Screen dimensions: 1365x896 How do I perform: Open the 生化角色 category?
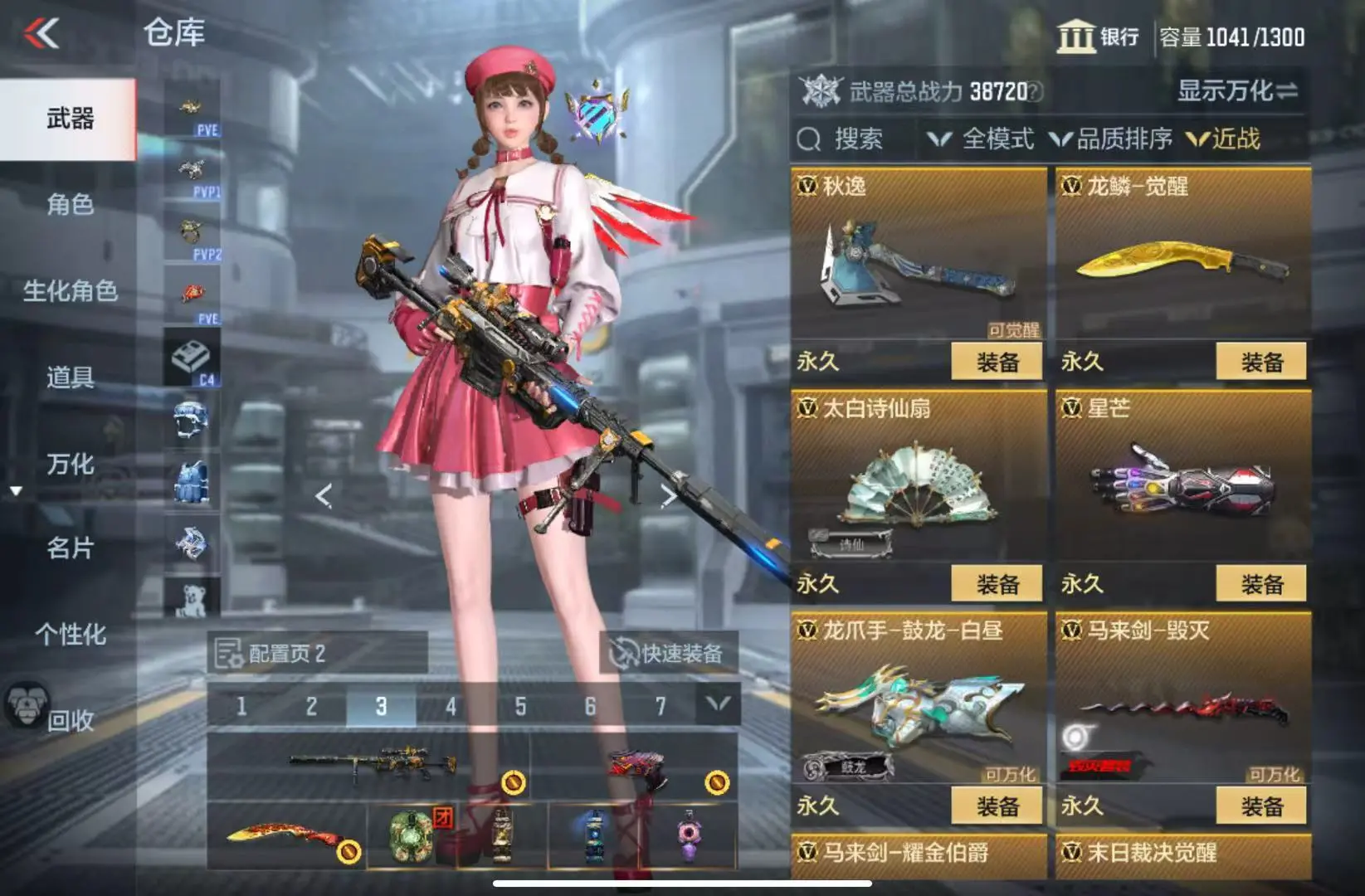(70, 291)
